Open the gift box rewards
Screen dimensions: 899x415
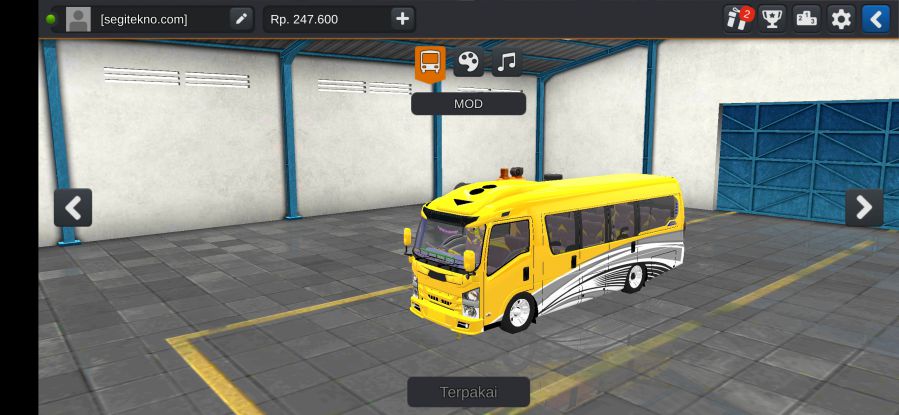[x=738, y=19]
